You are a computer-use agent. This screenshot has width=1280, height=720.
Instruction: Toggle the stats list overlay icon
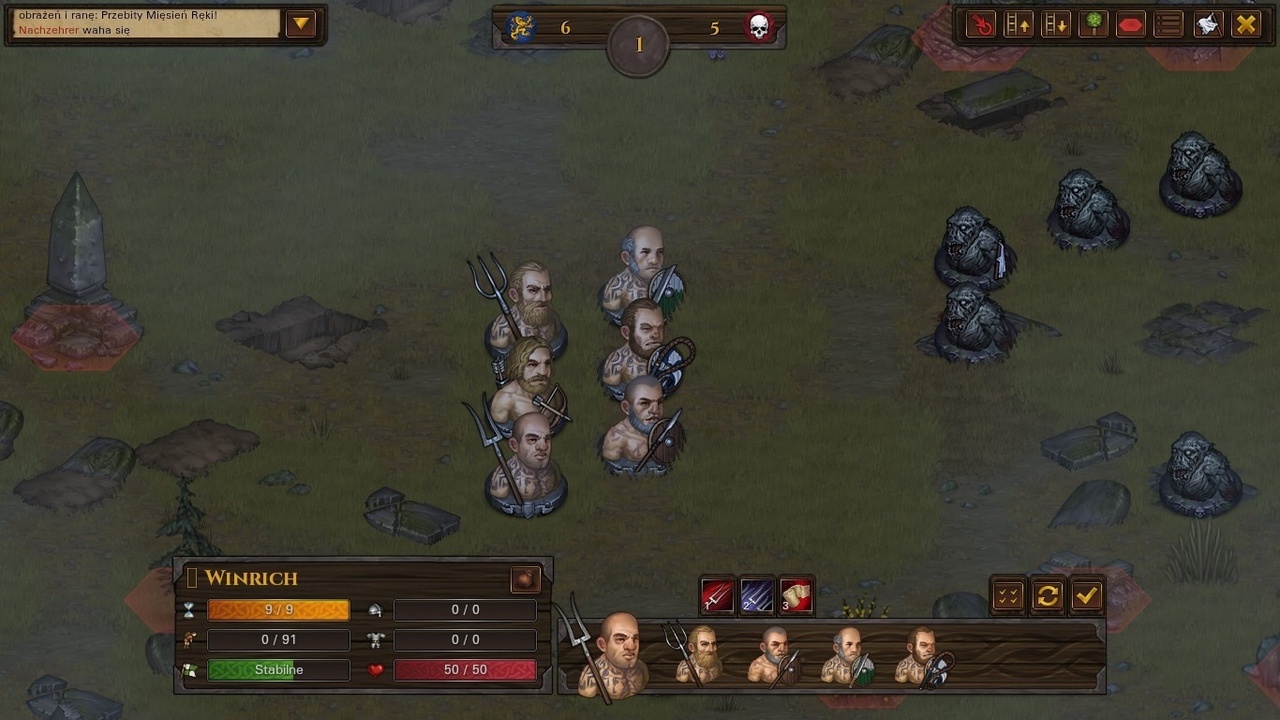1169,24
